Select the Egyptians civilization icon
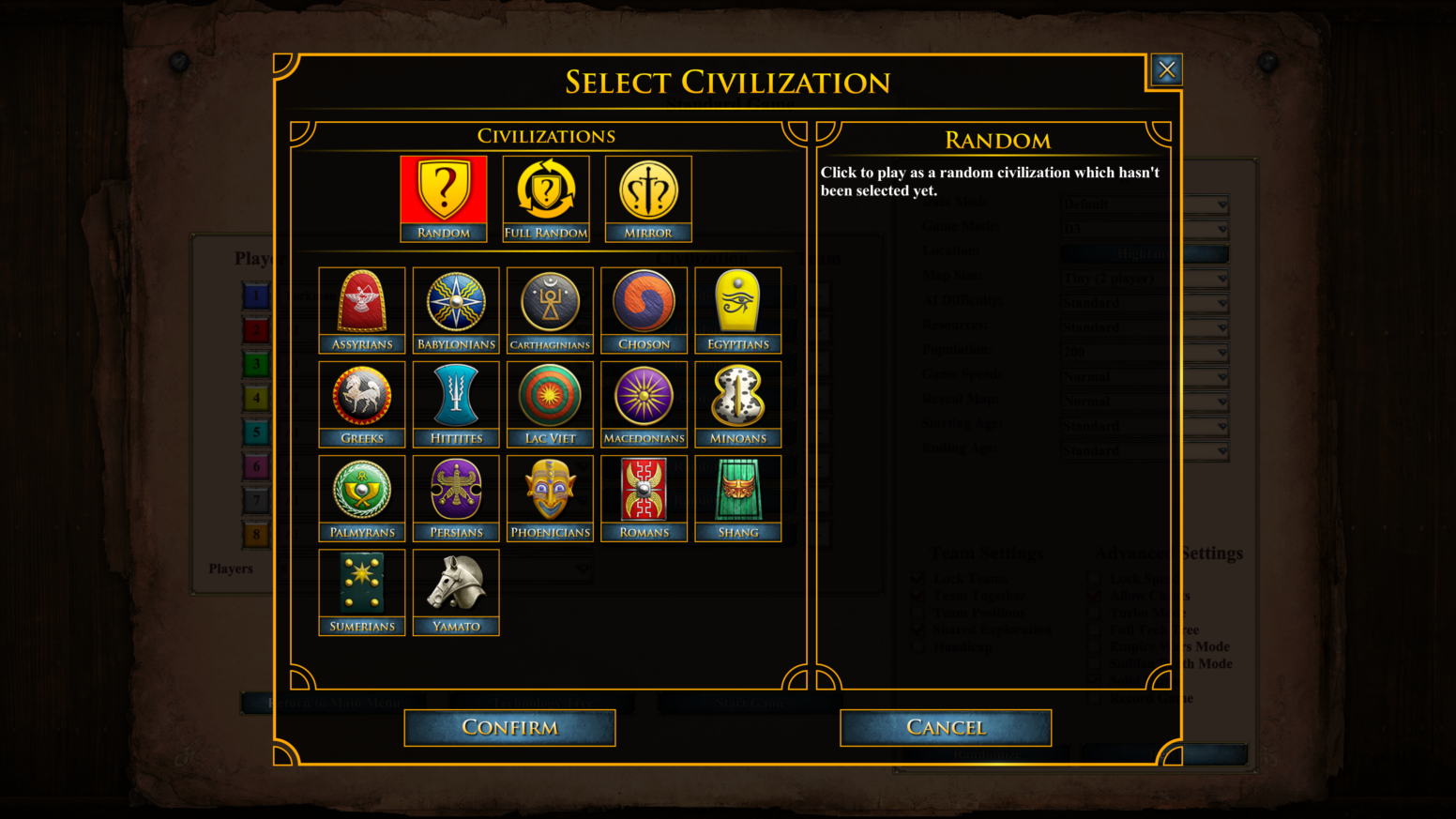 point(737,302)
